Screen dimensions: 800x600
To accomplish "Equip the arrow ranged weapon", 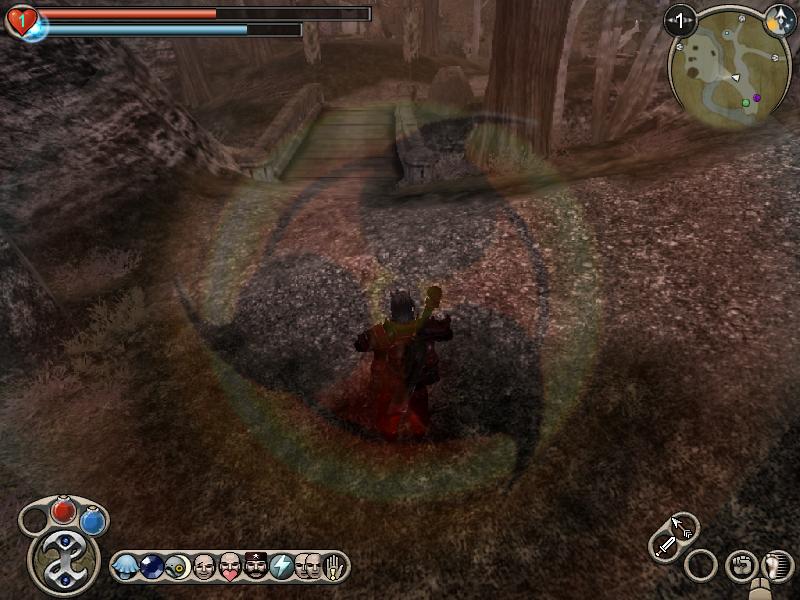I will (684, 526).
